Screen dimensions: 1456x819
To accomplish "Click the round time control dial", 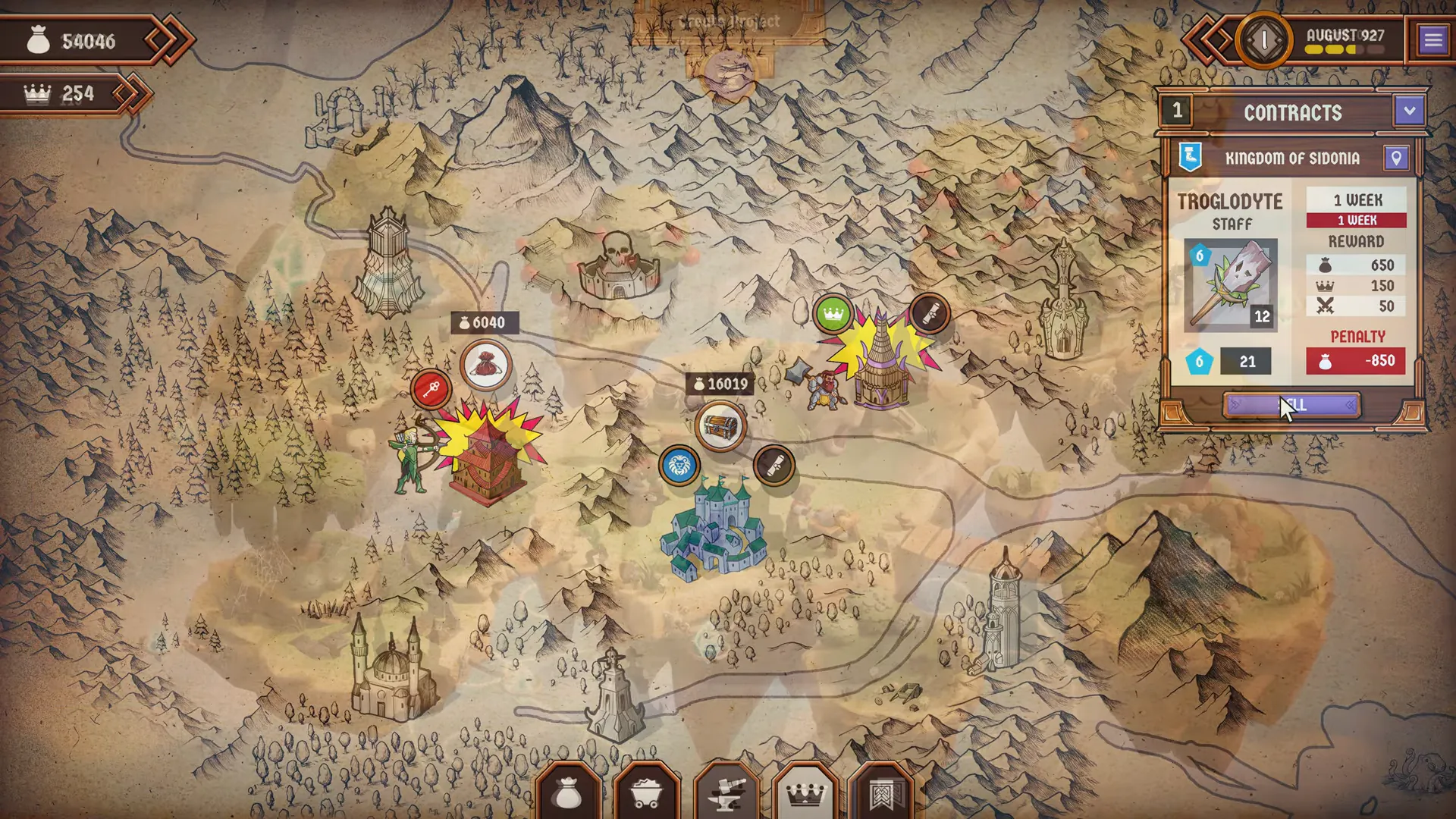I will tap(1263, 39).
